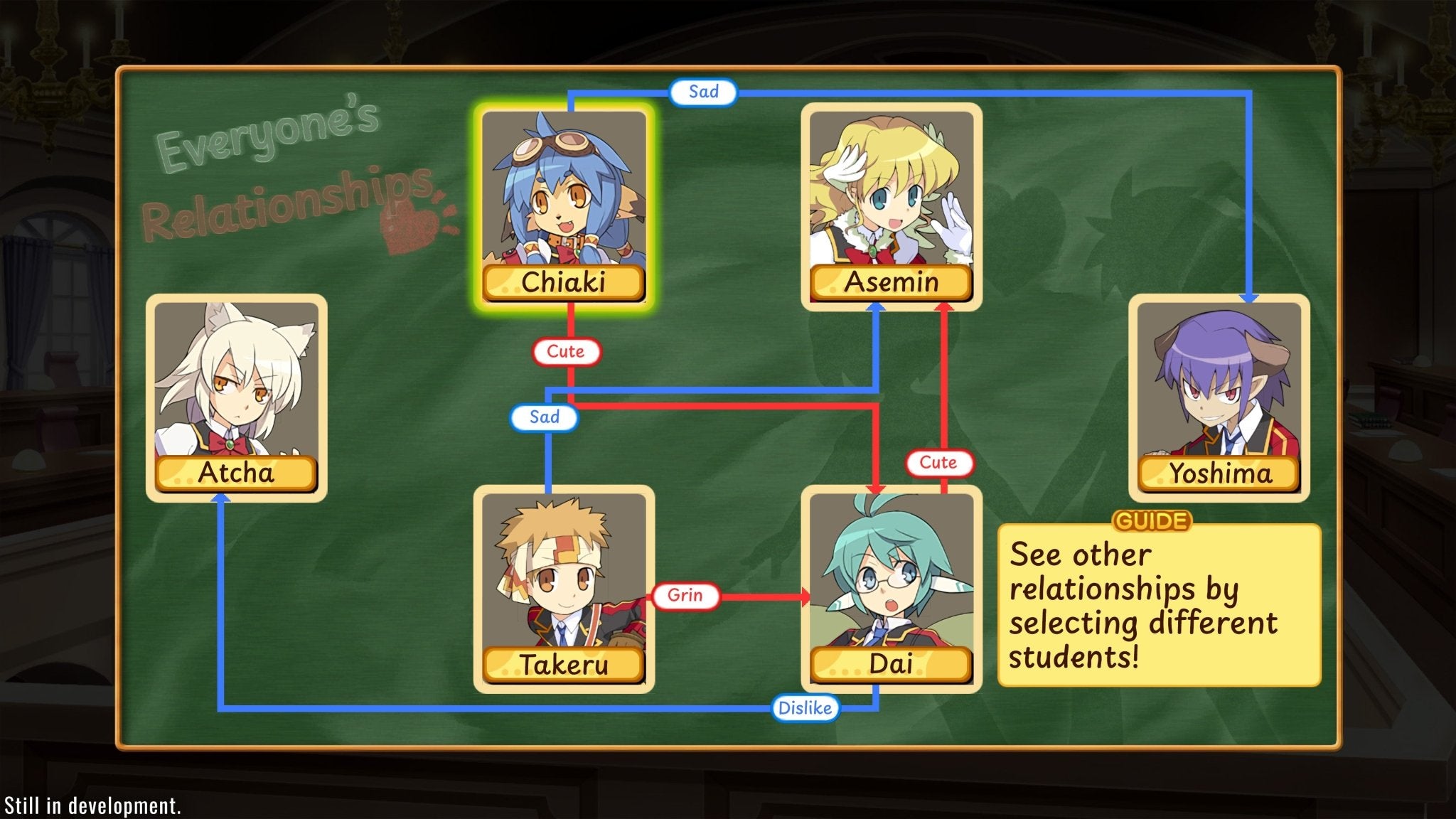Toggle the Sad relationship between Chiaki and Yoshima
The height and width of the screenshot is (819, 1456).
703,91
